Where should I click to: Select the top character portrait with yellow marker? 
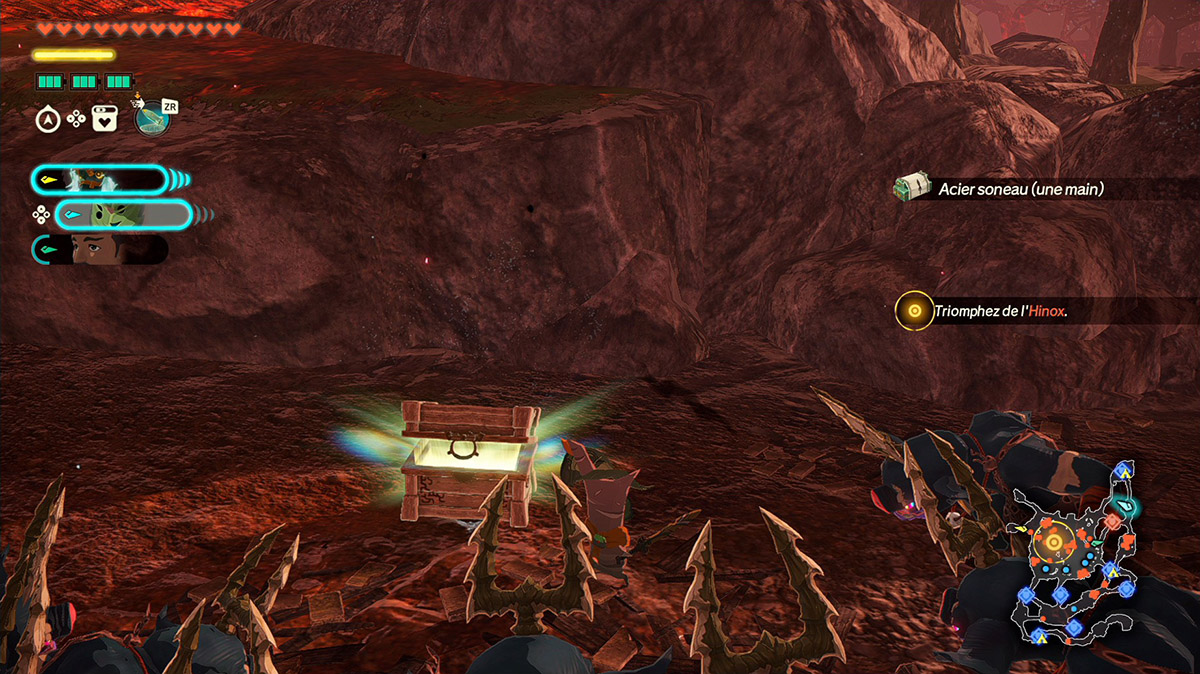click(98, 179)
